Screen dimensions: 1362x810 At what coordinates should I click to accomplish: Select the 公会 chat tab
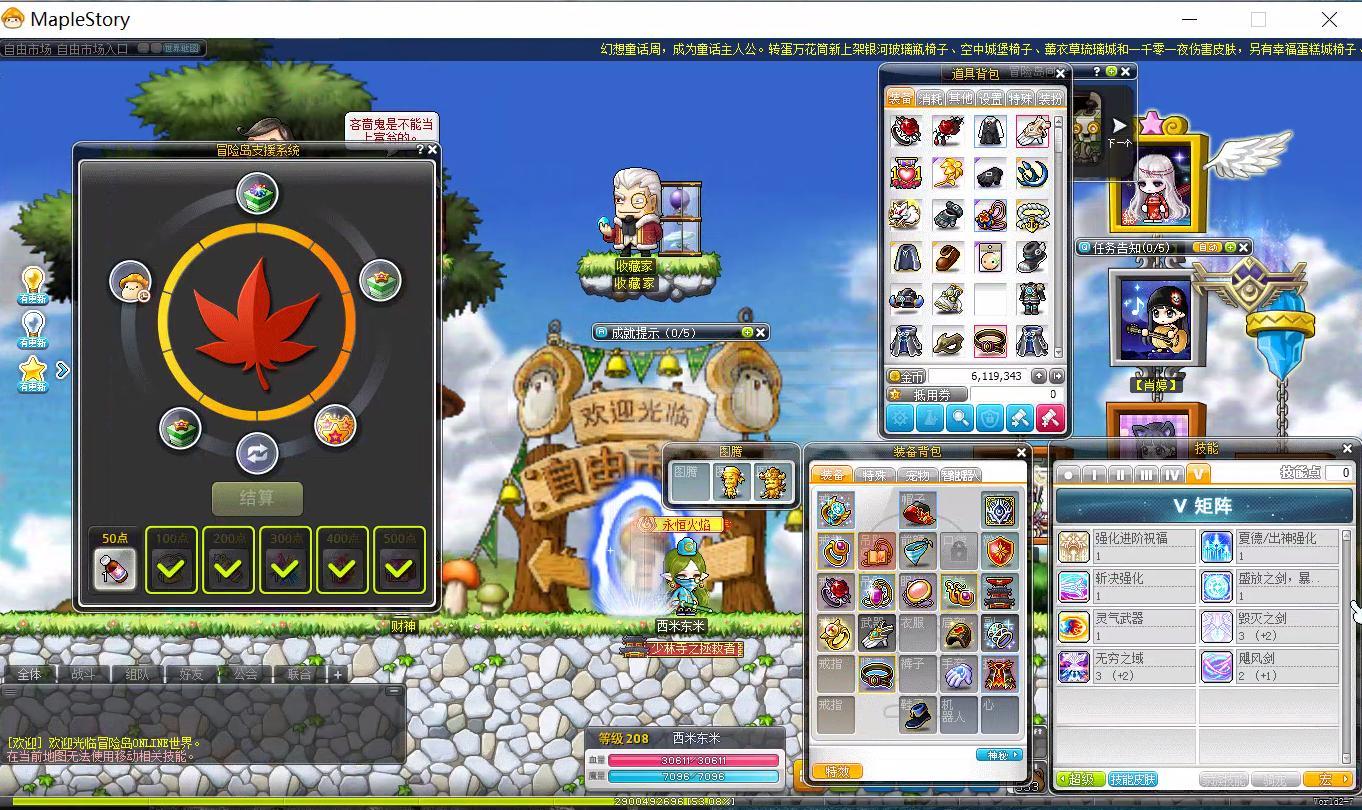click(246, 674)
